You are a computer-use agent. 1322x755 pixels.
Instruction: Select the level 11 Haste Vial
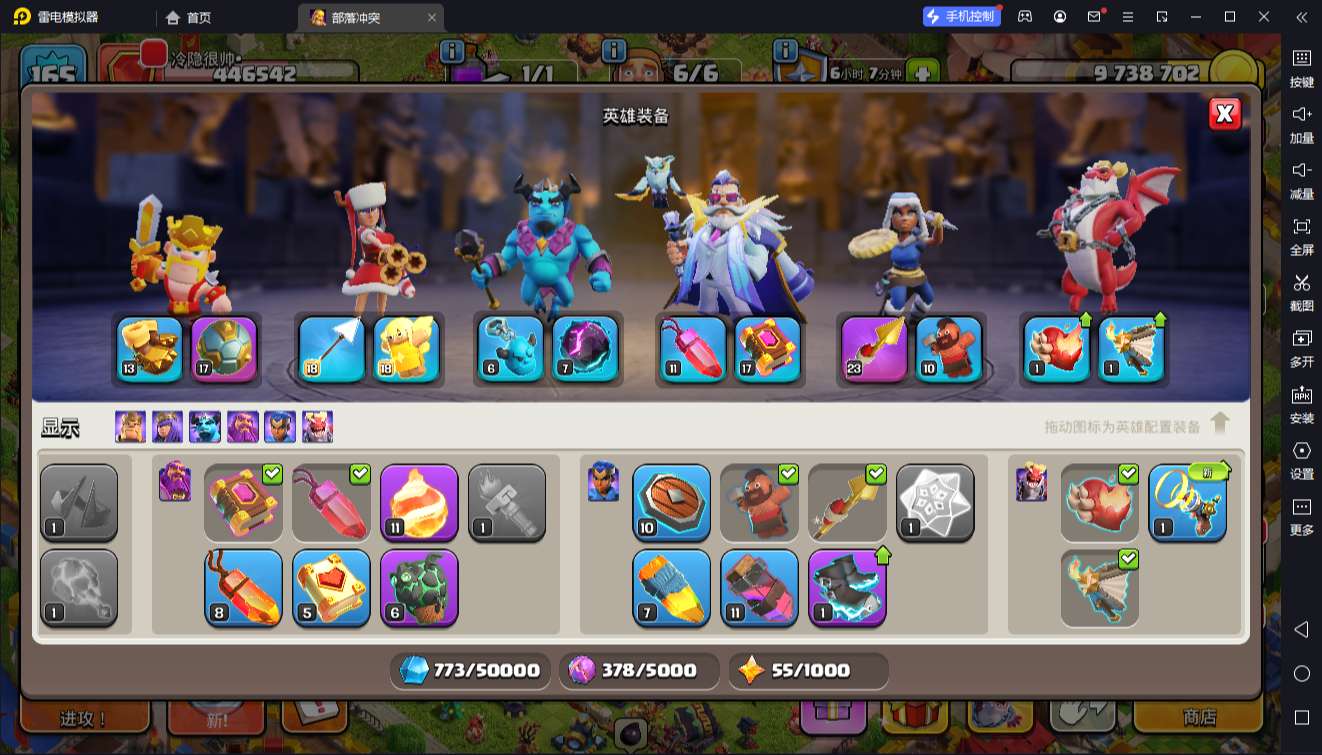click(759, 588)
